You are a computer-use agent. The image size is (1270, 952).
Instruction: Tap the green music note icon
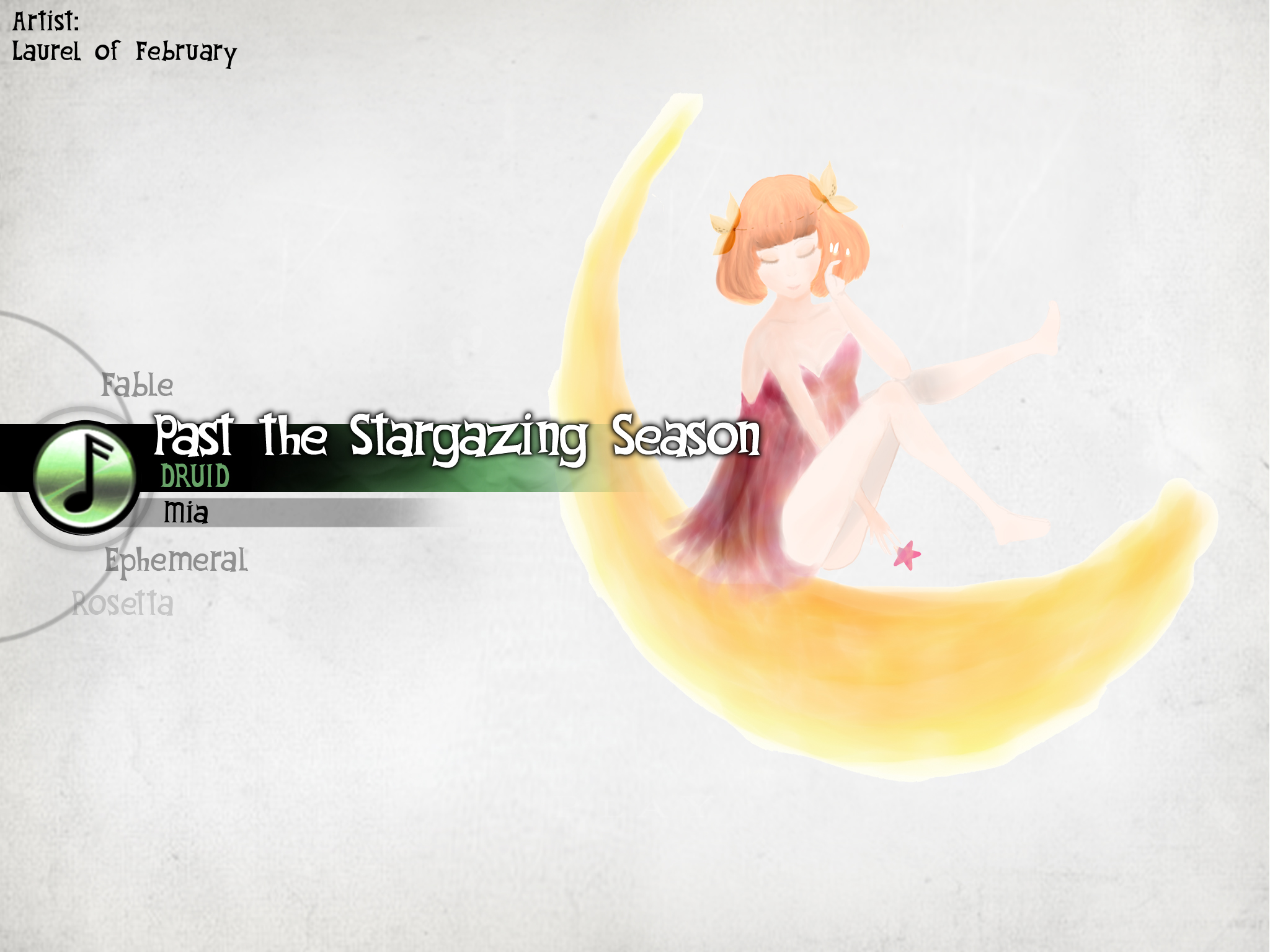pos(84,476)
